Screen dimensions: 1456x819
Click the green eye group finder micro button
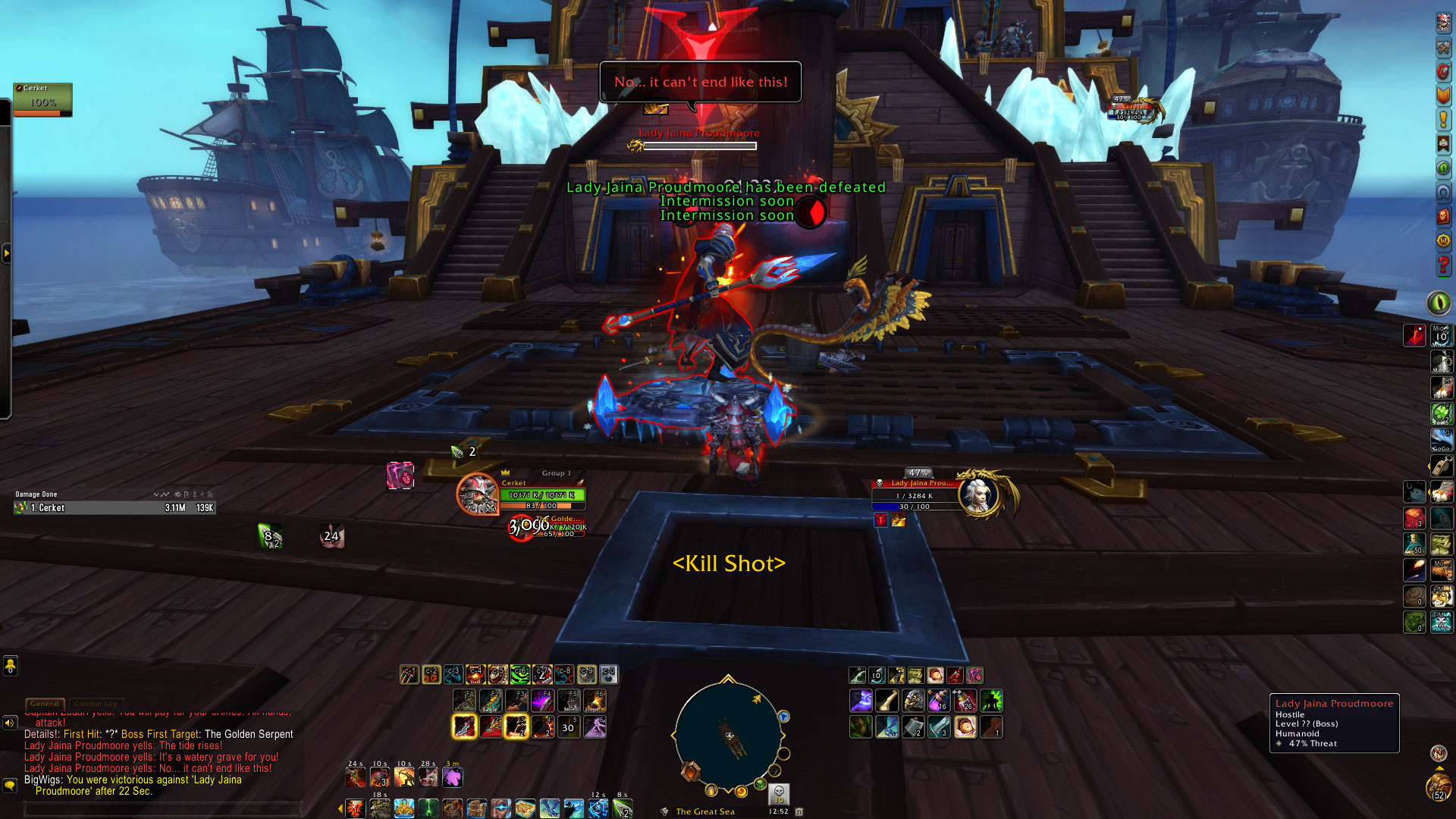(1443, 168)
